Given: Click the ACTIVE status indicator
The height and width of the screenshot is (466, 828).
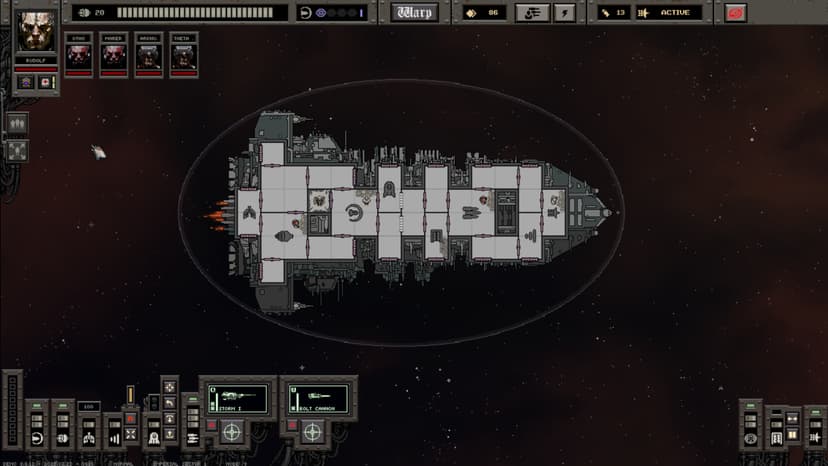Looking at the screenshot, I should (x=669, y=13).
